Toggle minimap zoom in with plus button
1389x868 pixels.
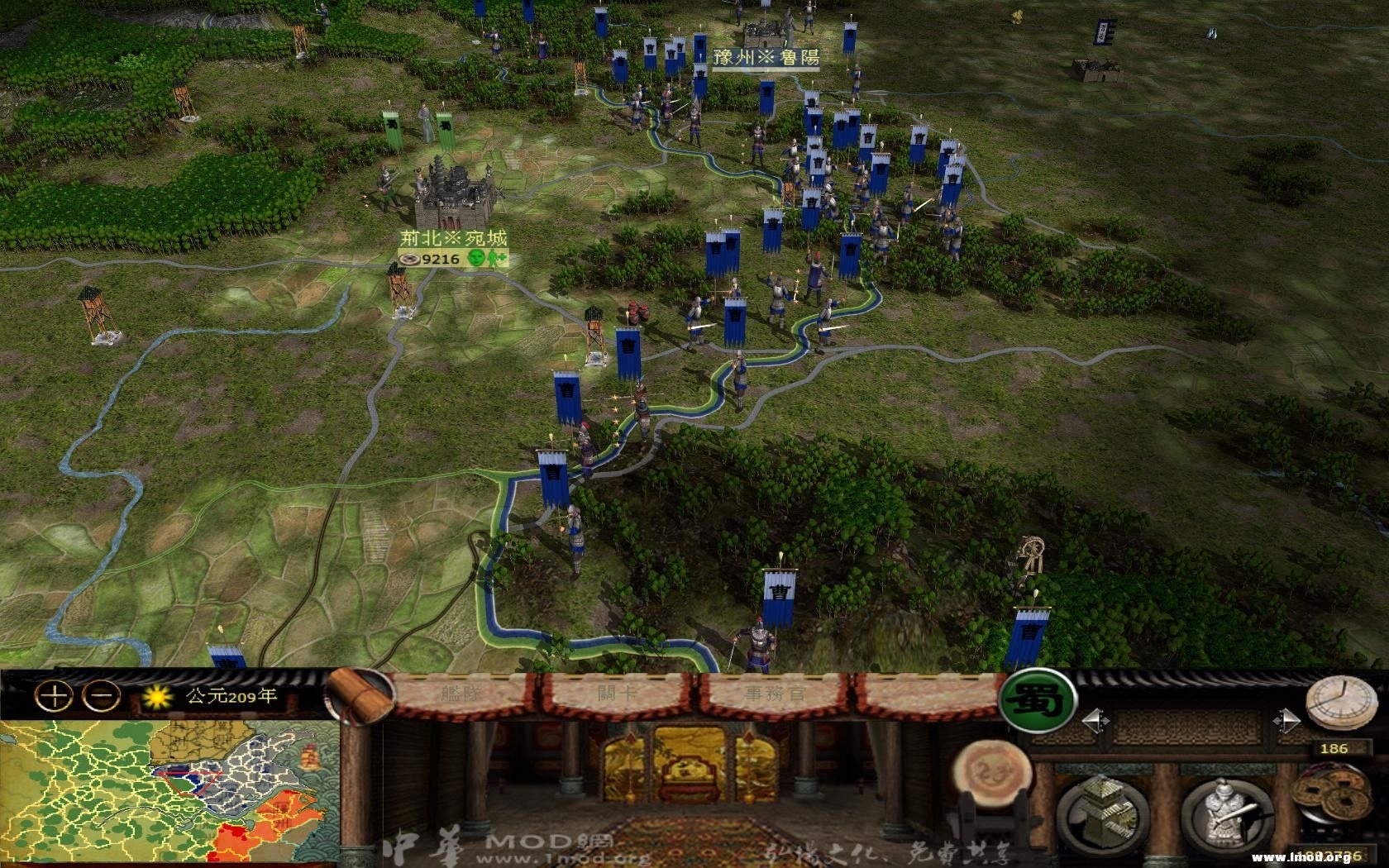(x=55, y=697)
